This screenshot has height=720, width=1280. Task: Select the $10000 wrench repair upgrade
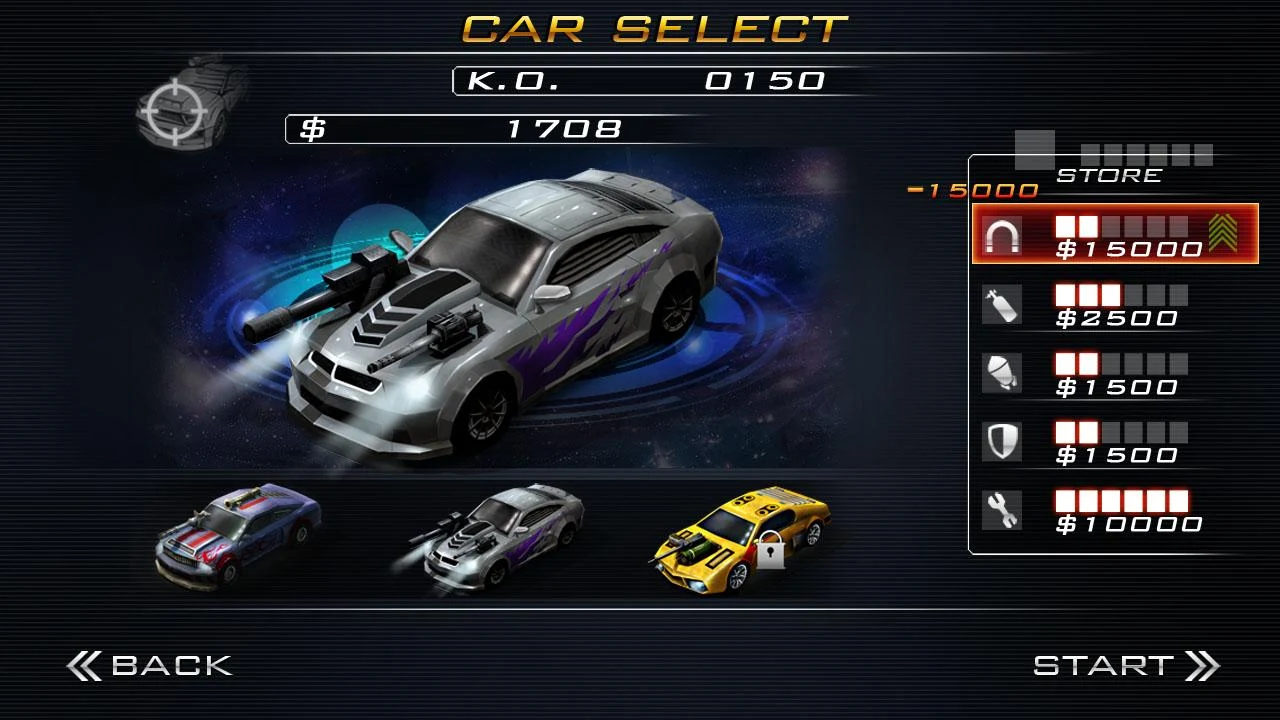click(x=1100, y=511)
